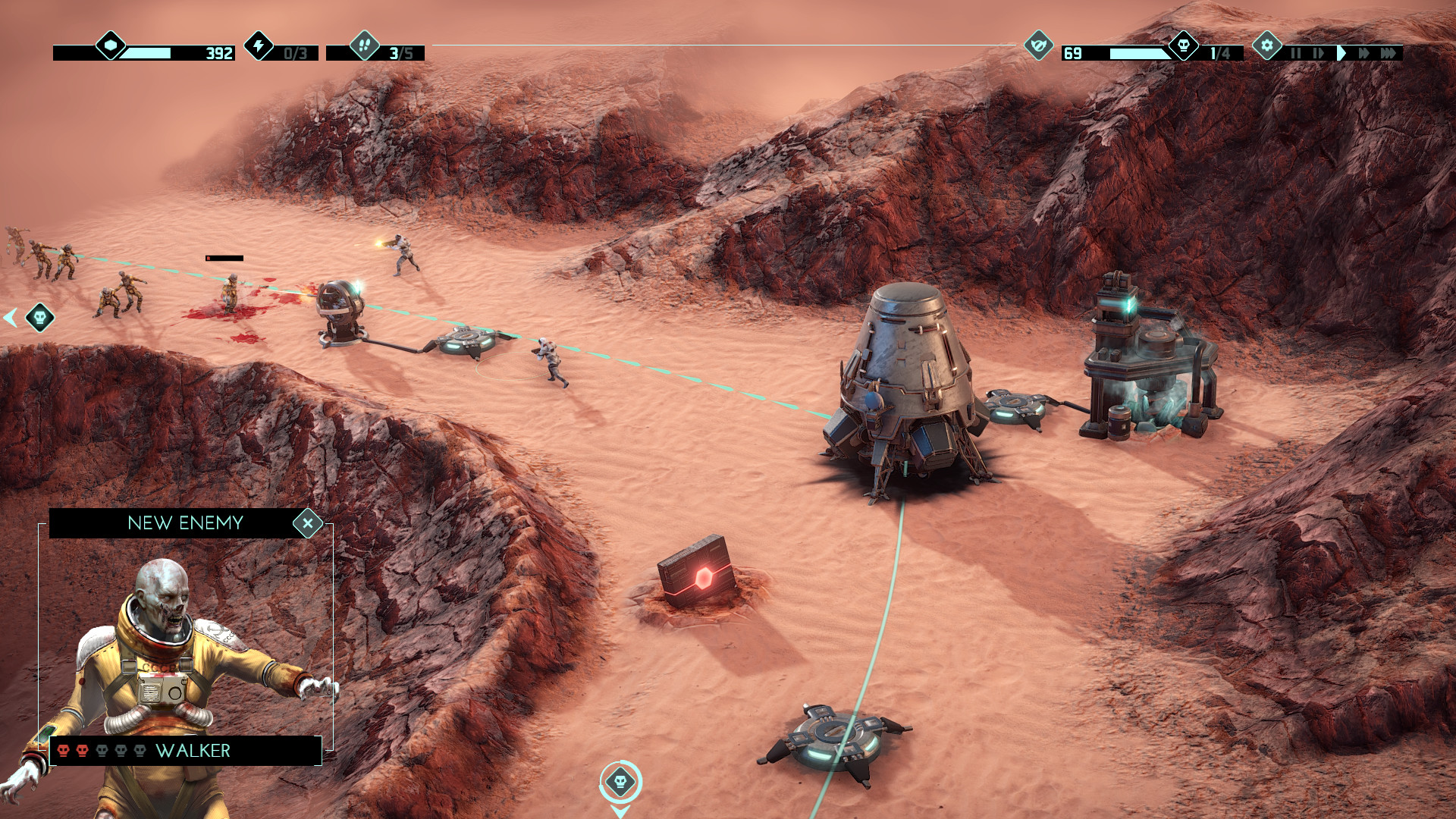Close the New Enemy notification popup
This screenshot has width=1456, height=819.
[x=309, y=522]
